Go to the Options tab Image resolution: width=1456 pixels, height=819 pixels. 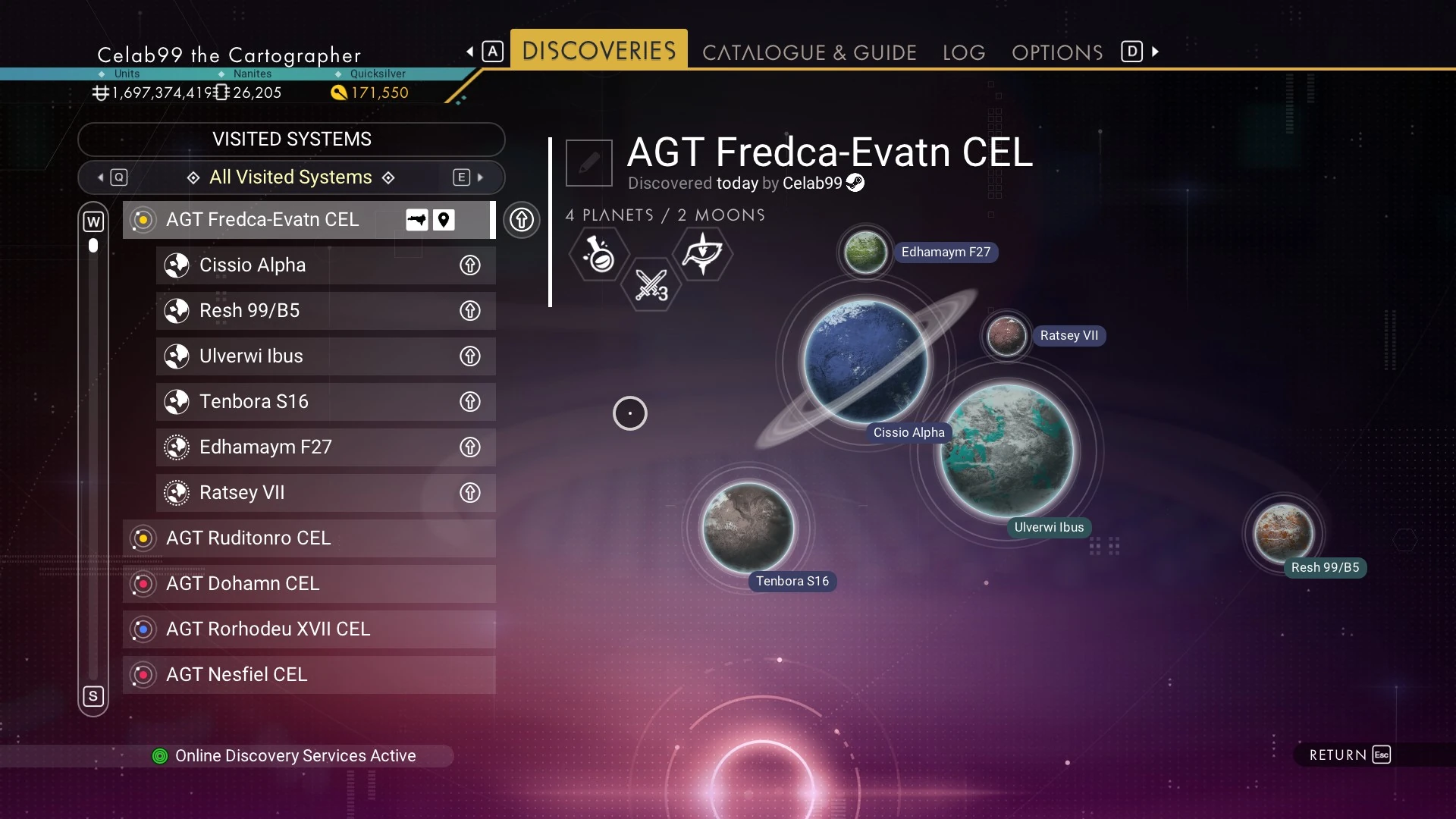1057,52
